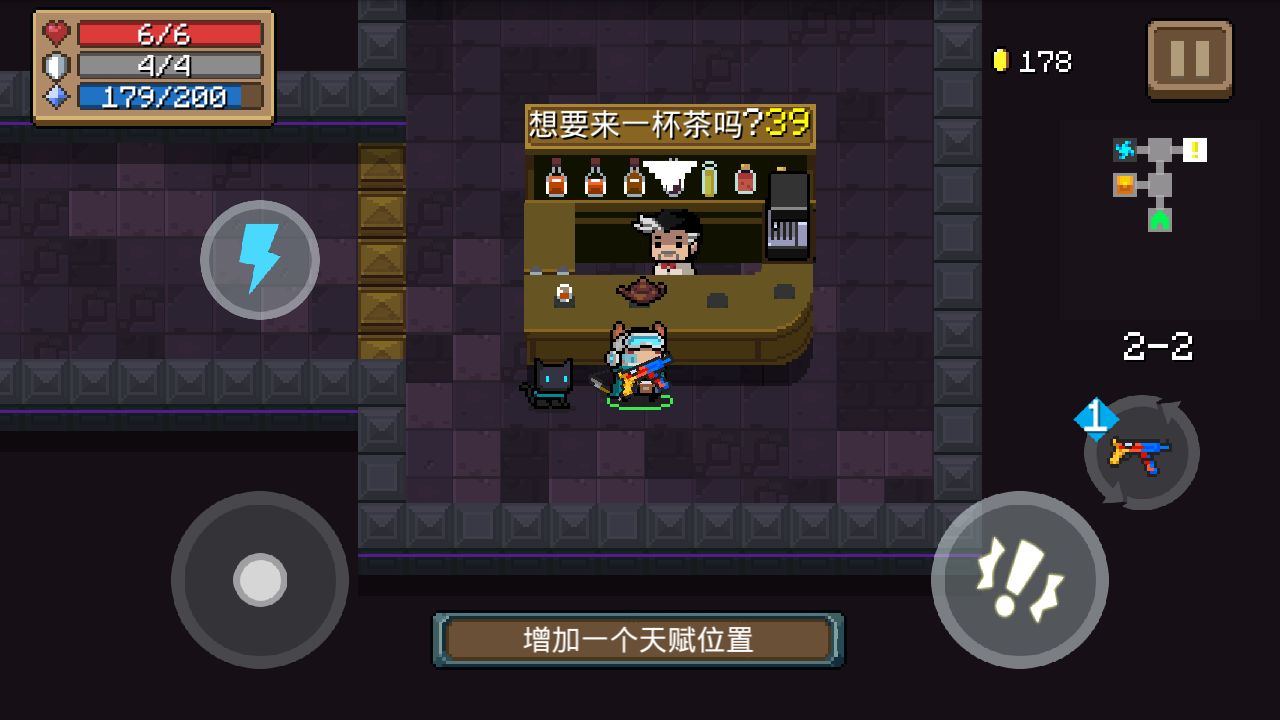Tap the pause button
The image size is (1280, 720).
(1190, 59)
